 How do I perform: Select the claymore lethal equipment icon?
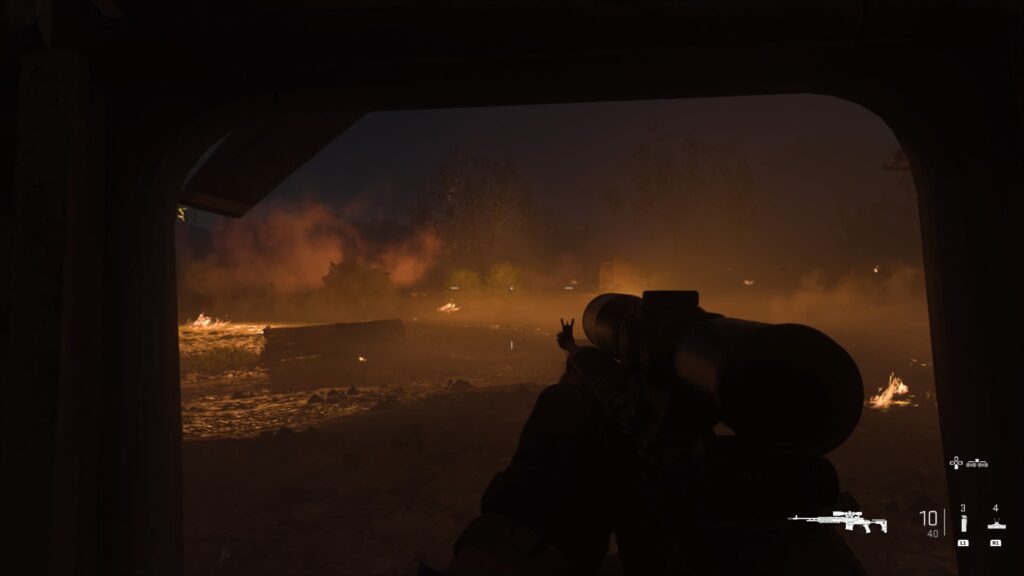pyautogui.click(x=995, y=524)
